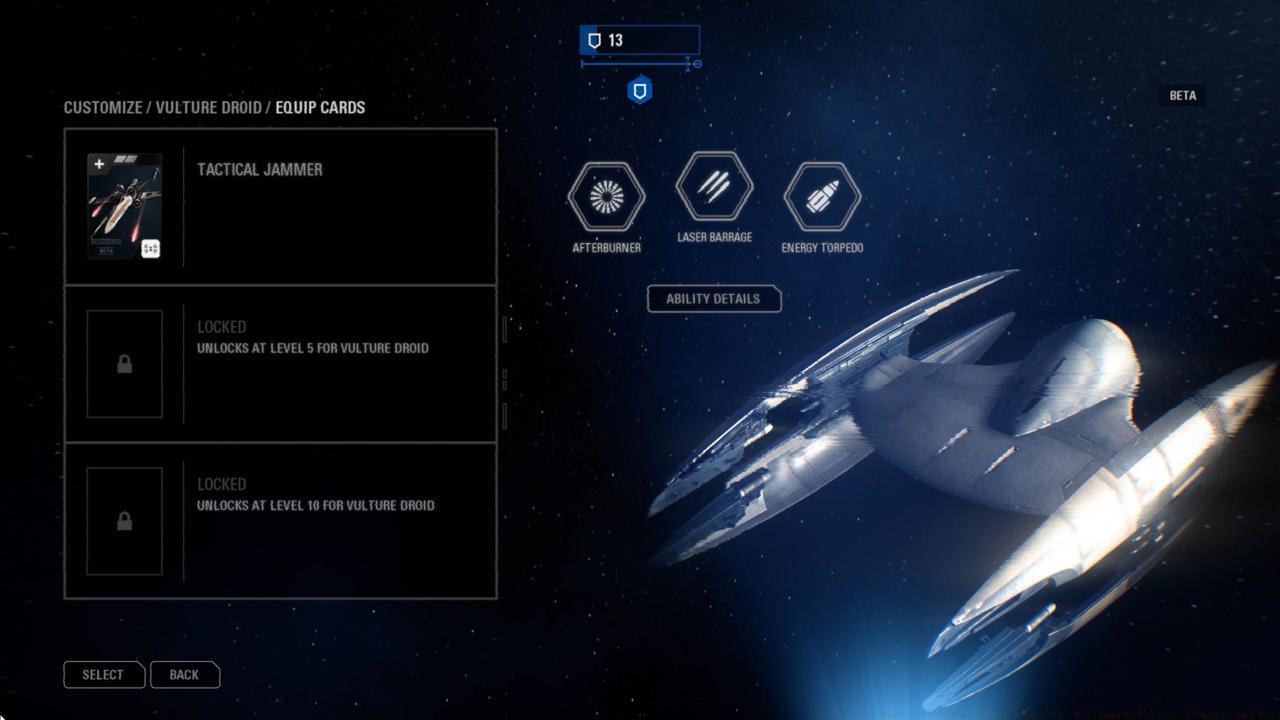Click the plus icon on the Tactical Jammer card

point(98,162)
